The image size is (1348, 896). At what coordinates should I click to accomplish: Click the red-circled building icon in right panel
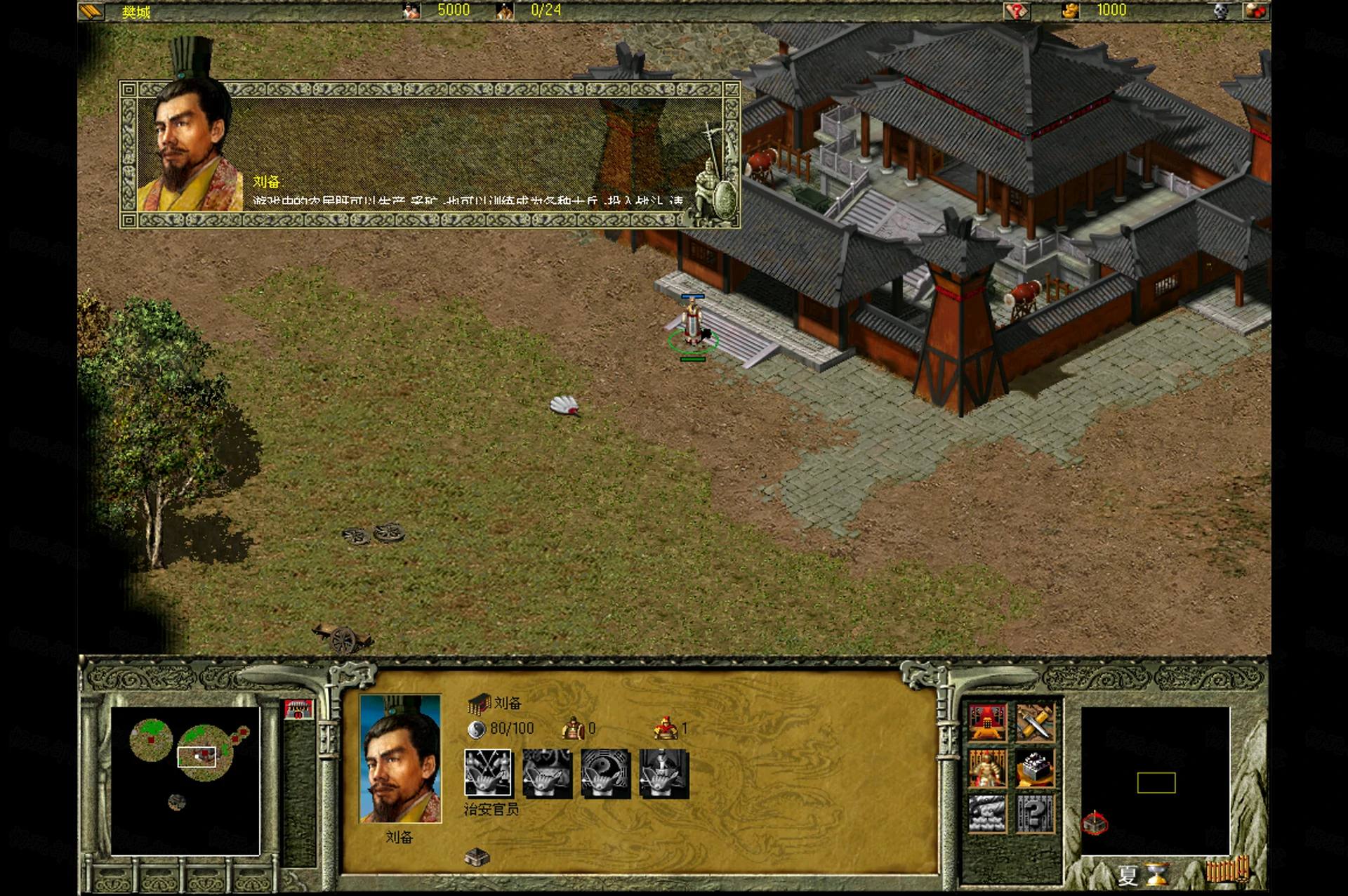click(x=1095, y=822)
